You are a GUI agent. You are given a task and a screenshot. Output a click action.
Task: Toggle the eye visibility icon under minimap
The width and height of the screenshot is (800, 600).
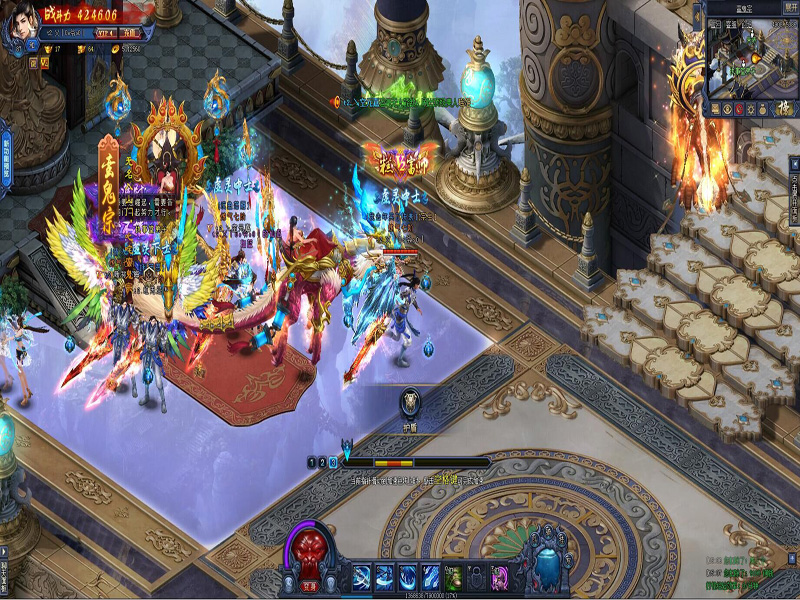pyautogui.click(x=729, y=107)
